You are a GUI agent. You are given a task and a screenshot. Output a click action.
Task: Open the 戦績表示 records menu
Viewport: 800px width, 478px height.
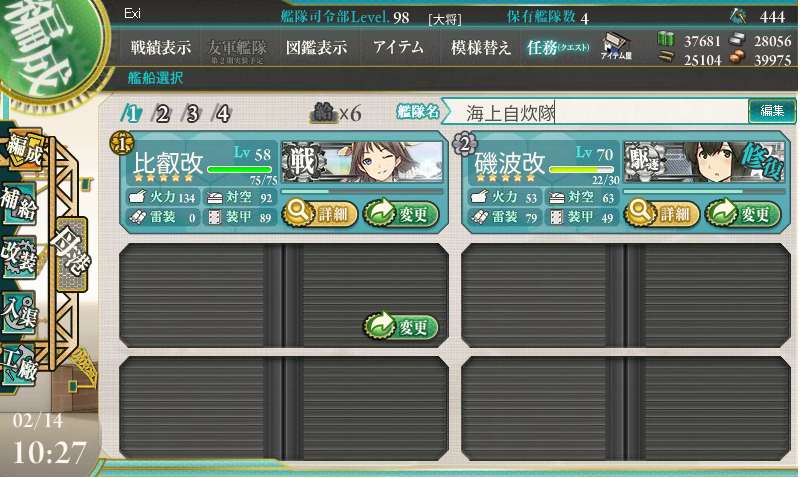coord(161,47)
